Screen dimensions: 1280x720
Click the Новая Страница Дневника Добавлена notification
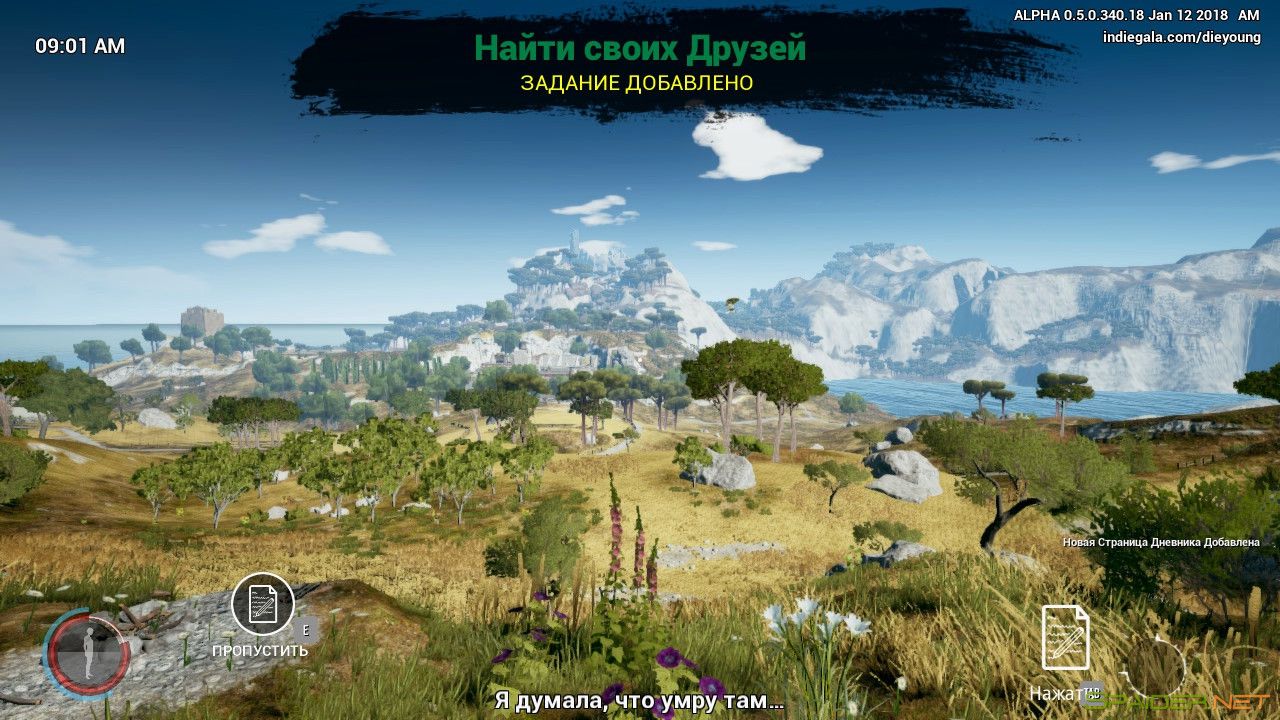1160,542
